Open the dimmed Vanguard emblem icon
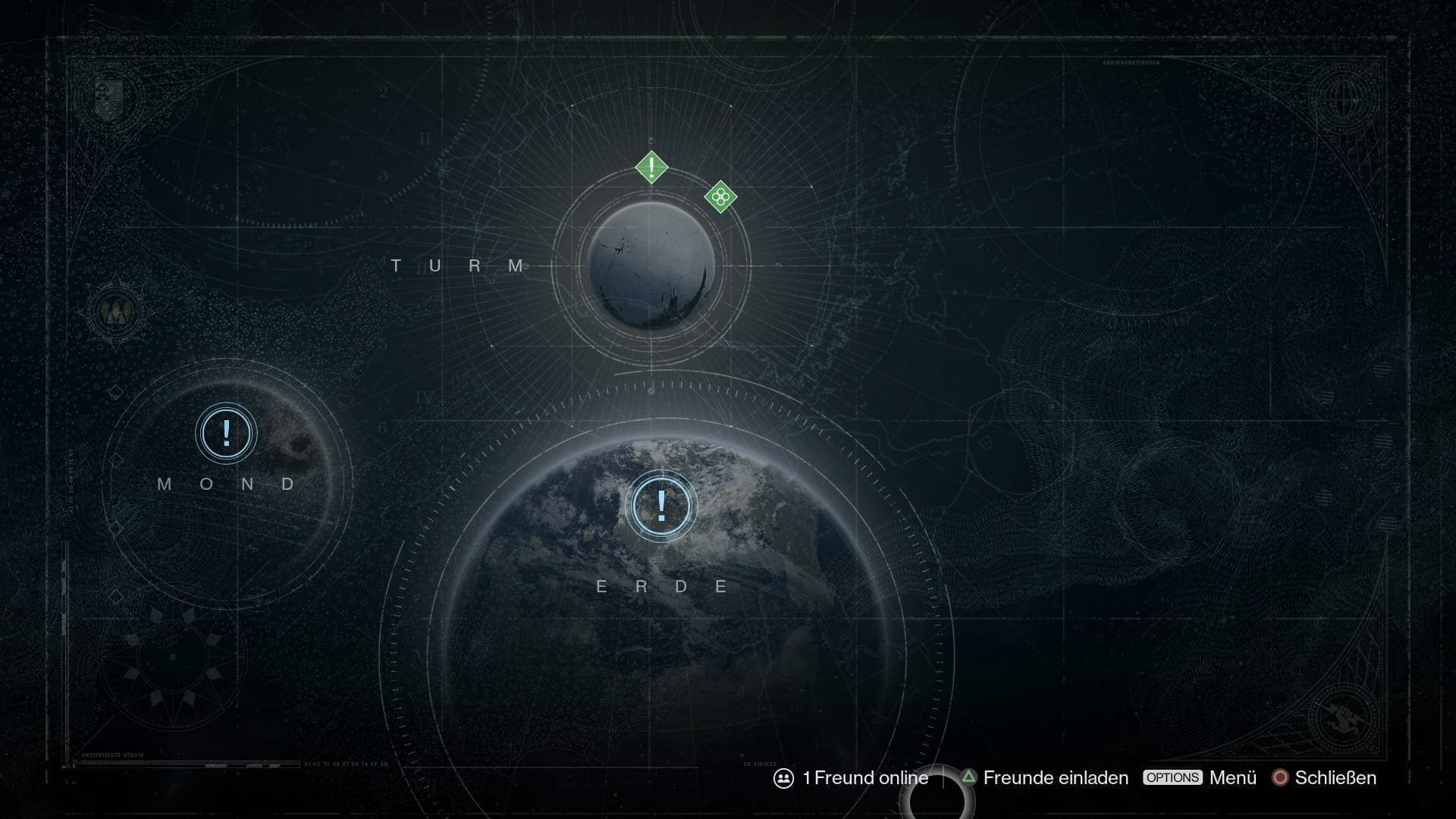 pyautogui.click(x=116, y=312)
